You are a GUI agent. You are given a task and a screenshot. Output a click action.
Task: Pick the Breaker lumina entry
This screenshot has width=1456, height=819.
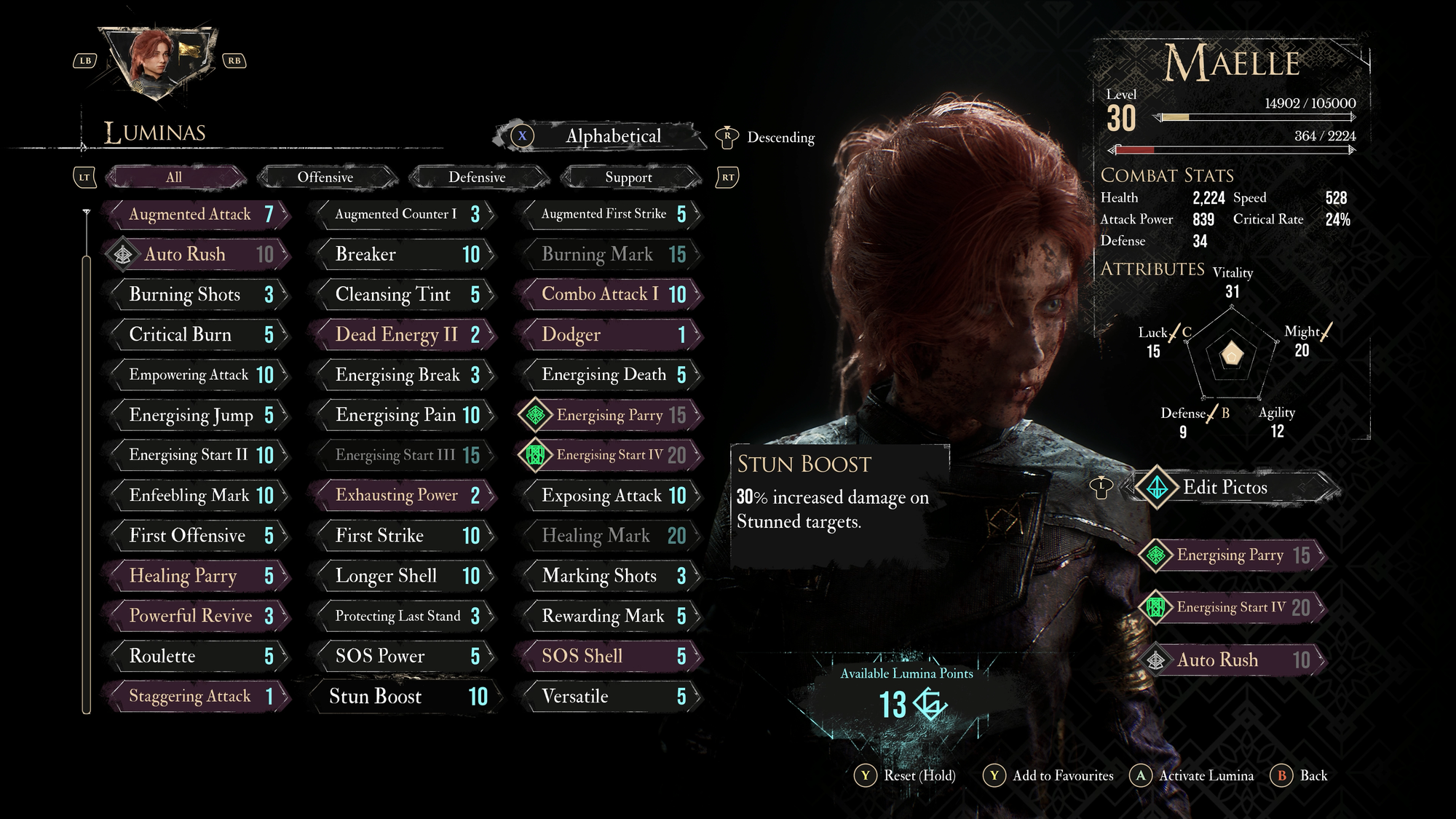tap(405, 254)
